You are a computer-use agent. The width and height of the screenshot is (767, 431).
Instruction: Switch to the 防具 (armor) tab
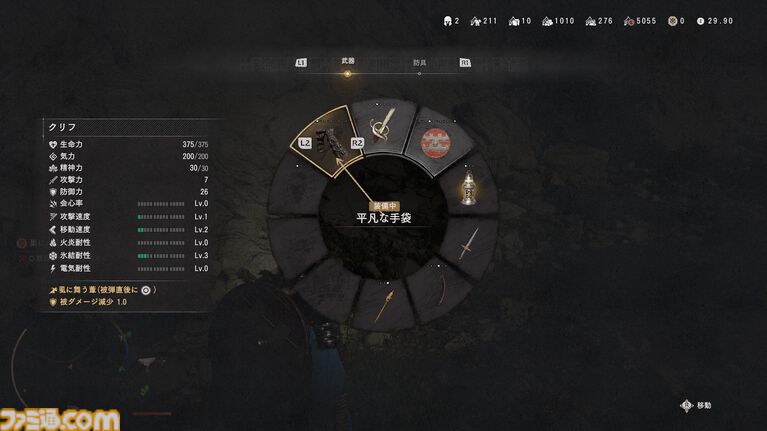tap(419, 62)
